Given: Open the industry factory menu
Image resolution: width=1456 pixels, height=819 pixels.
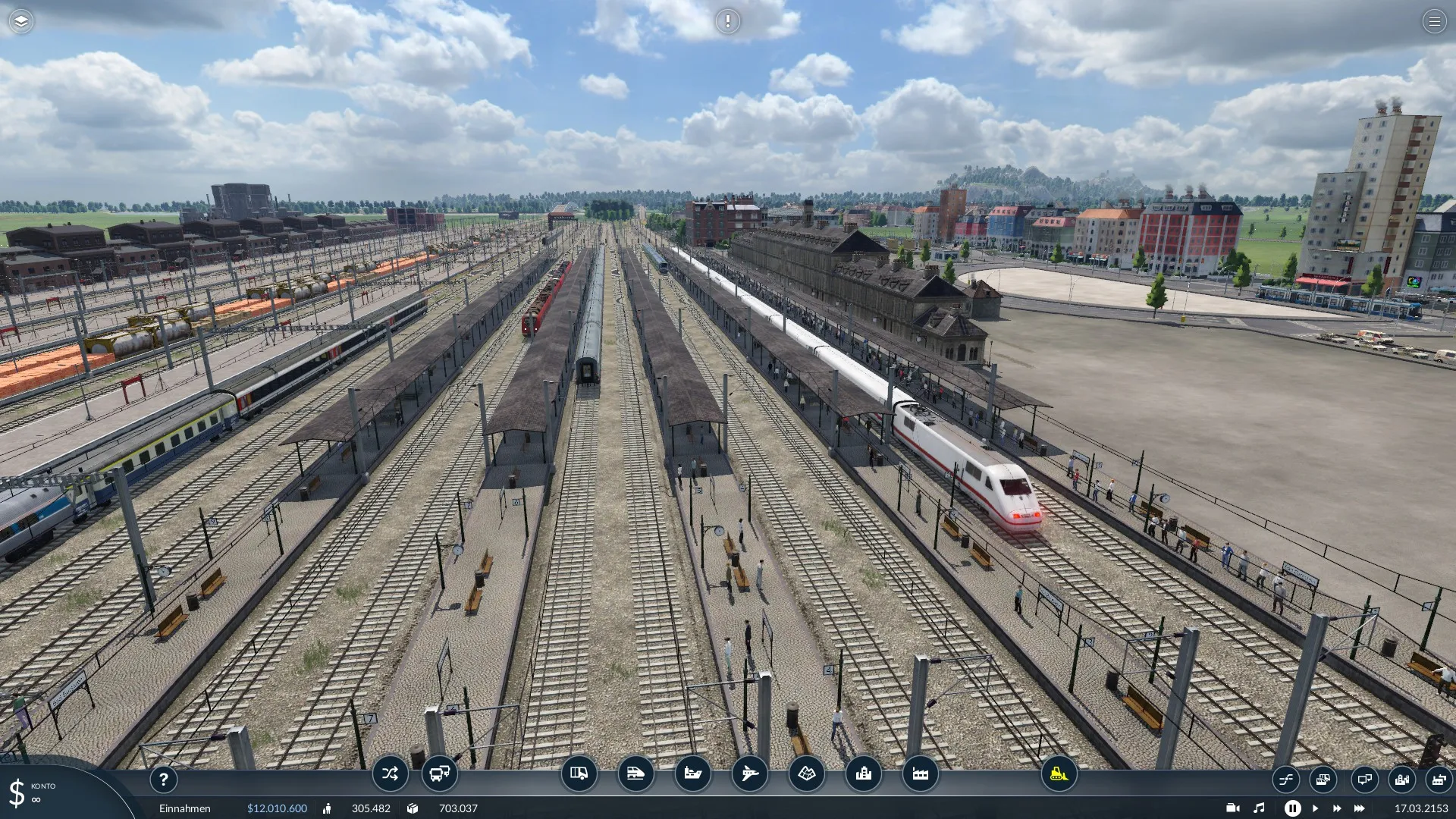Looking at the screenshot, I should click(x=920, y=773).
